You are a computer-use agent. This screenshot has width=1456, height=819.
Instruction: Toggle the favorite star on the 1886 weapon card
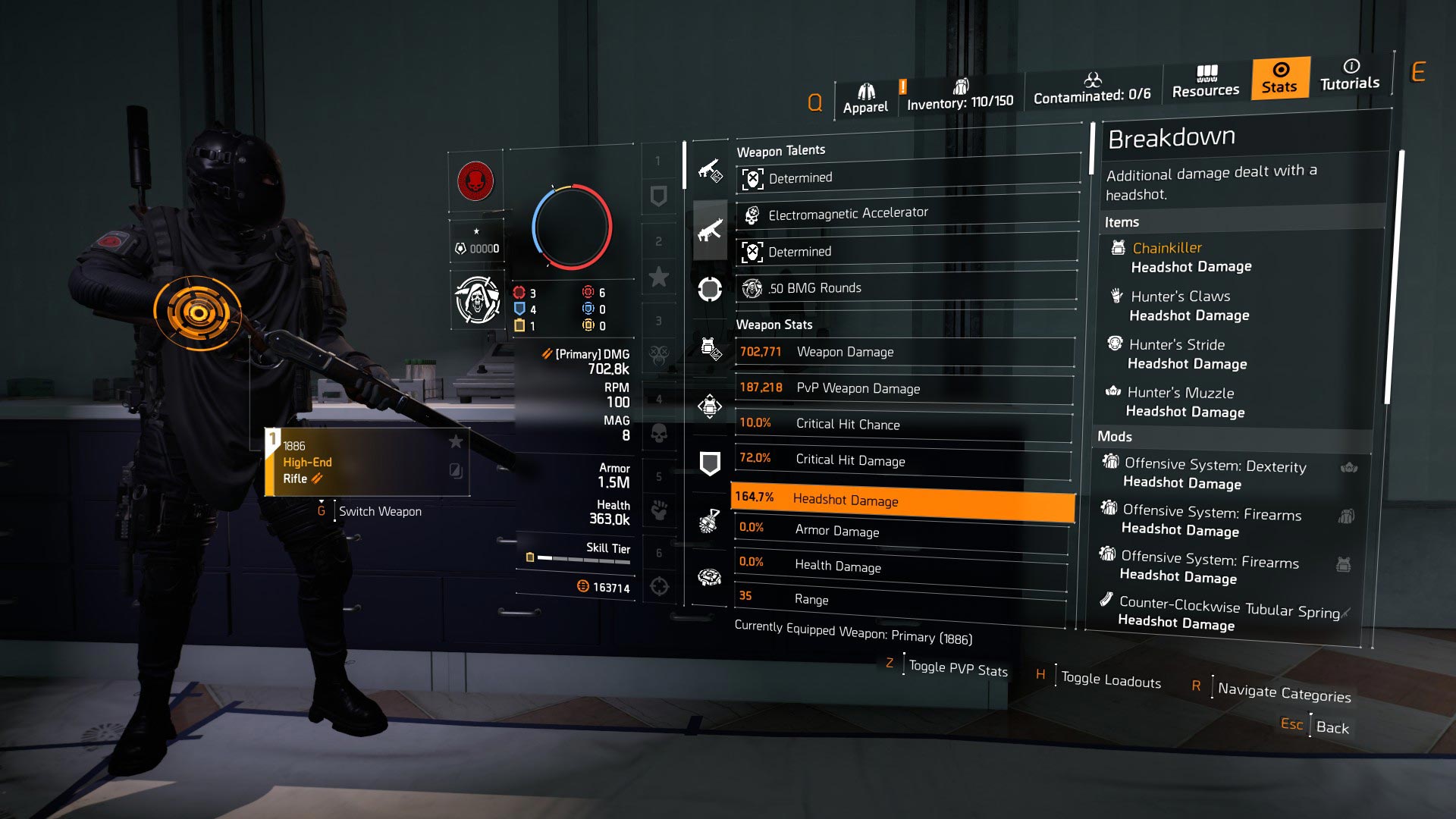pos(456,444)
